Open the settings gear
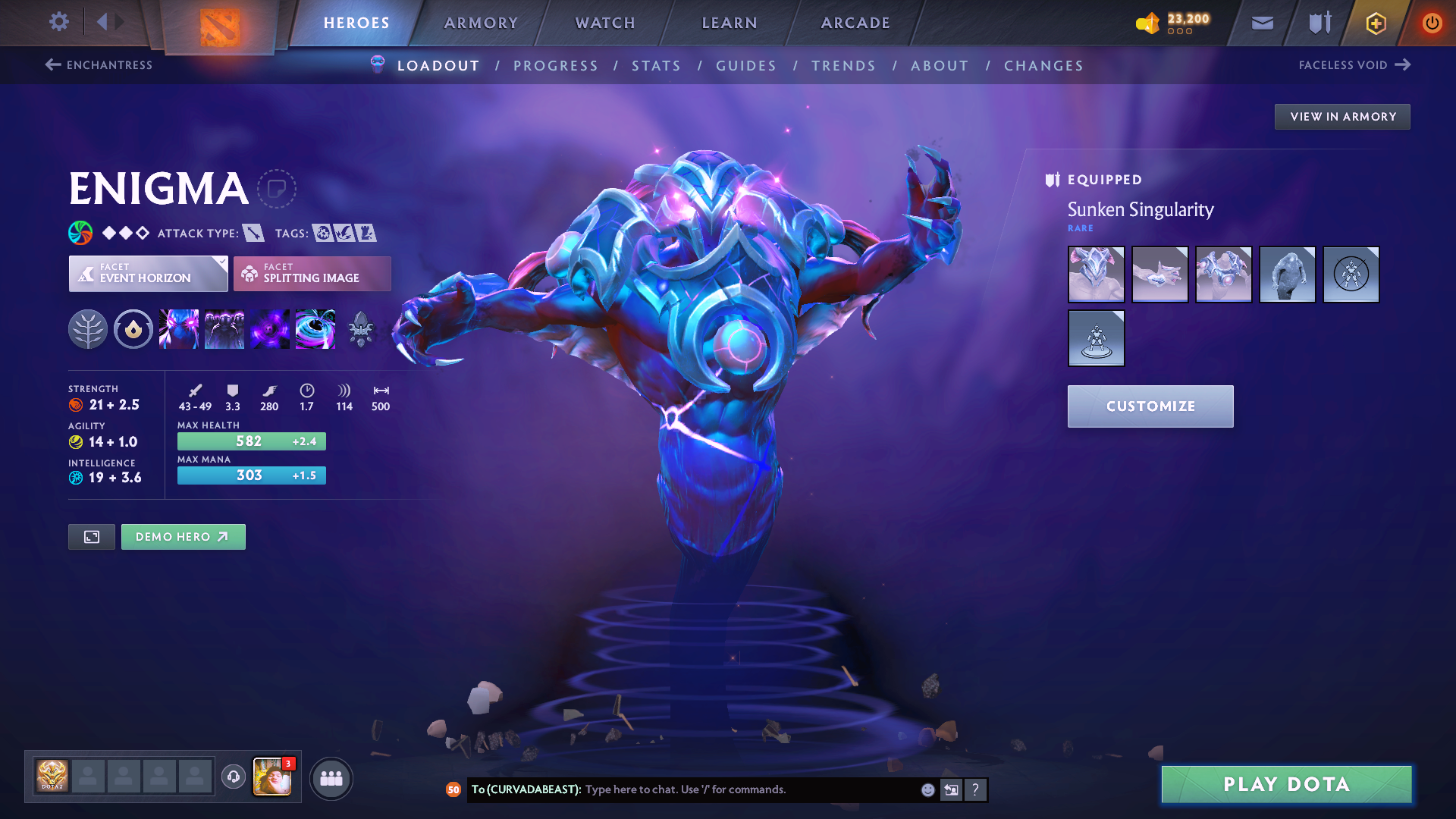The height and width of the screenshot is (819, 1456). point(59,21)
